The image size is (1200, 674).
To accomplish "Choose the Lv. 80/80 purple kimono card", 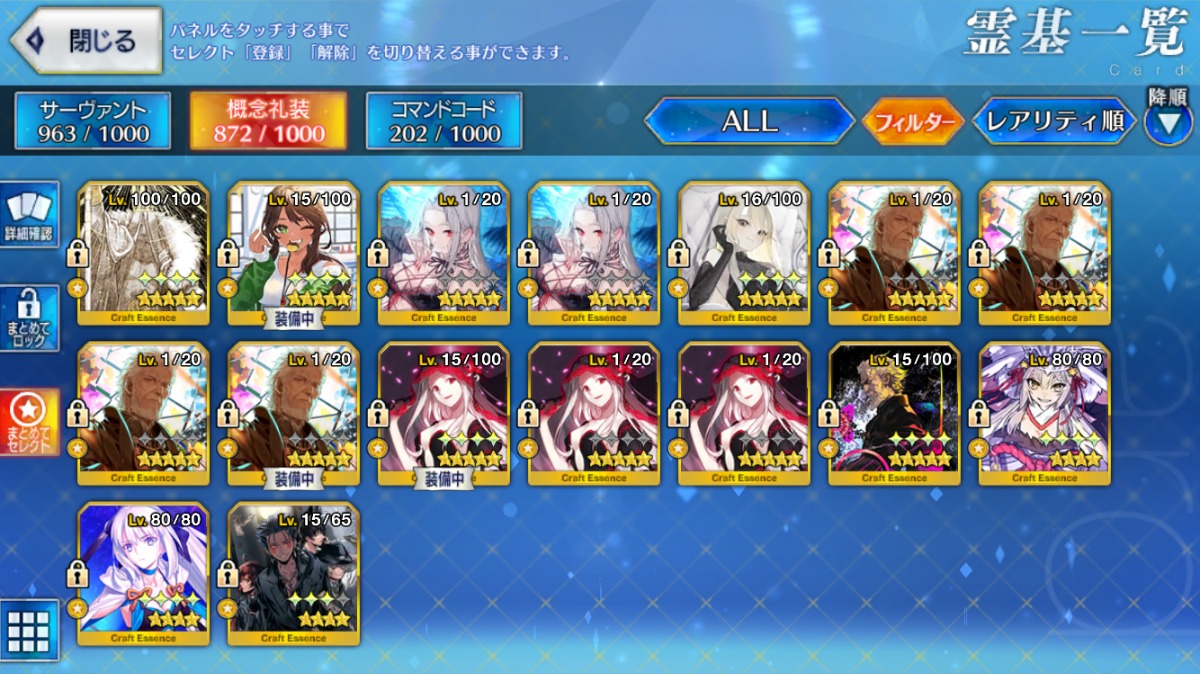I will (1043, 413).
